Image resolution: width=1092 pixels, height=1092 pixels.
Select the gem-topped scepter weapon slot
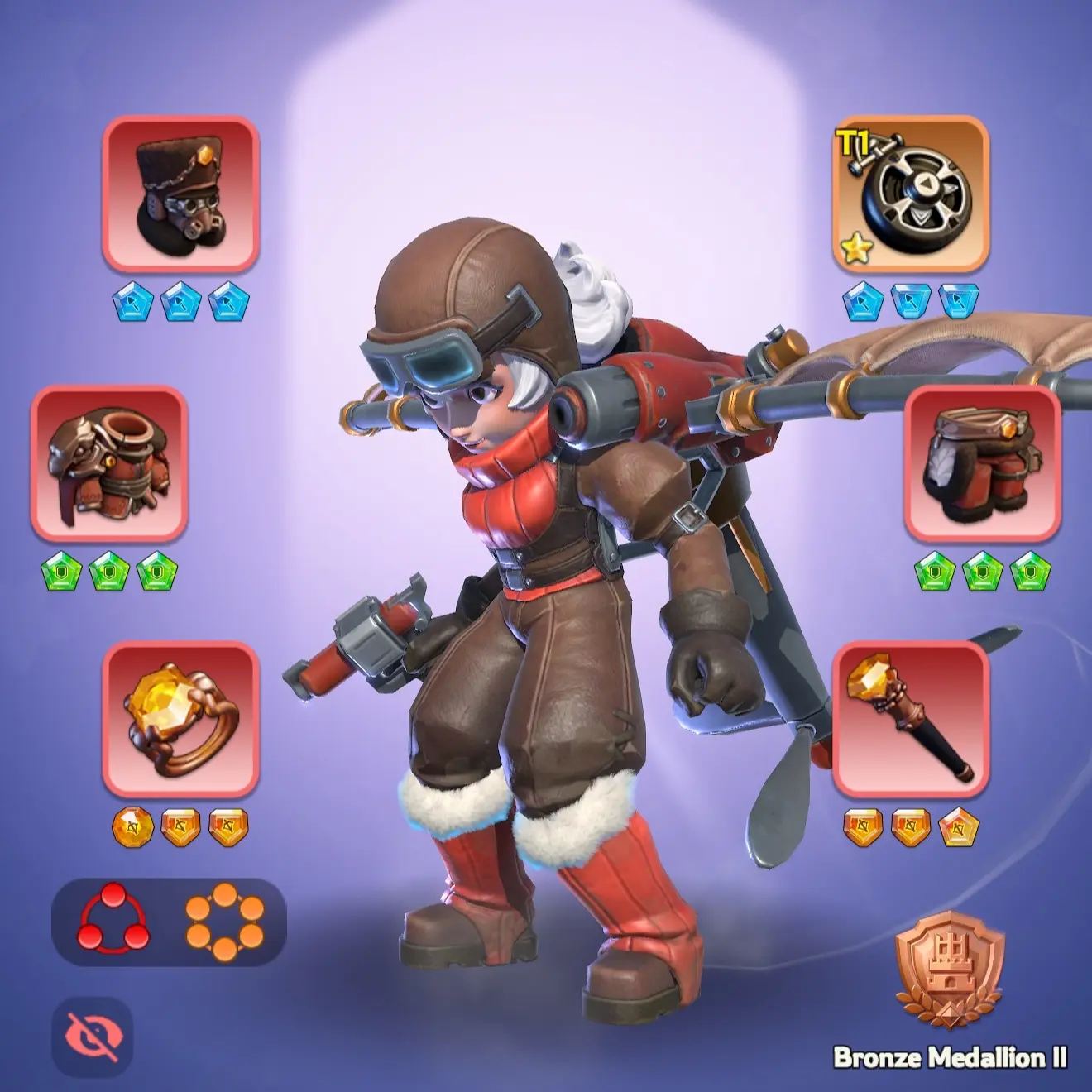(x=910, y=720)
